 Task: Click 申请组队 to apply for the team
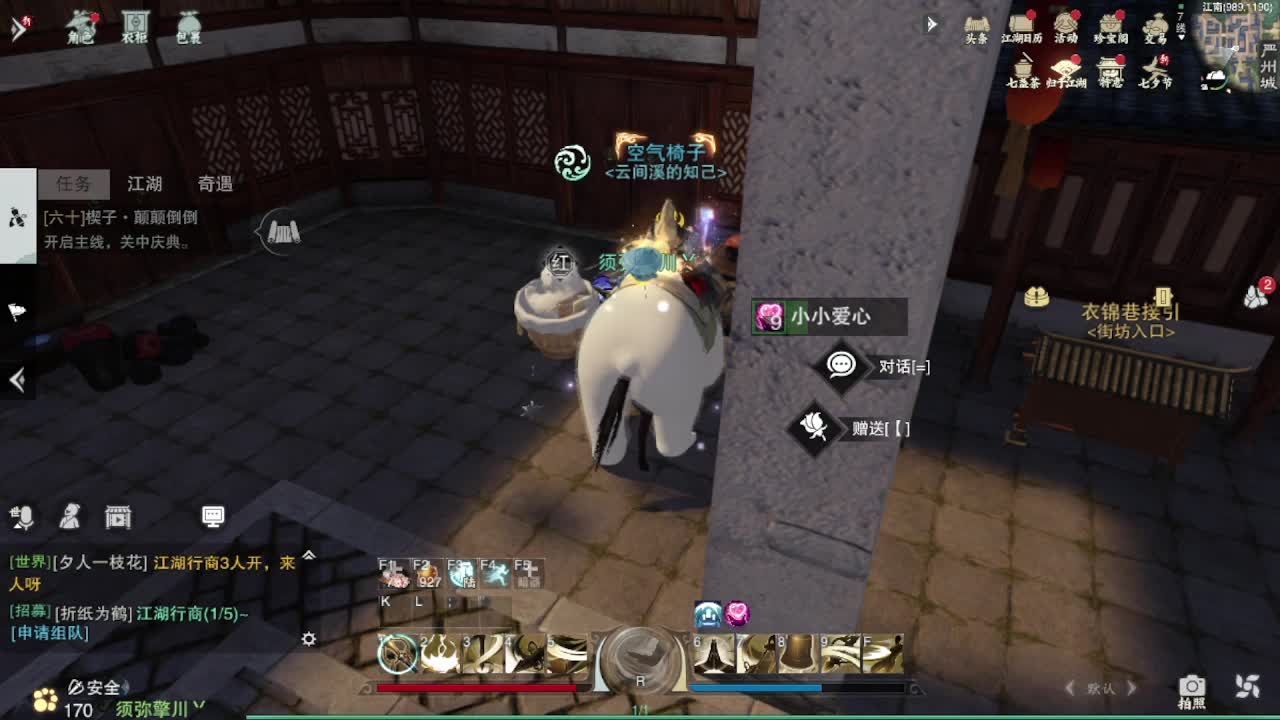pos(49,633)
